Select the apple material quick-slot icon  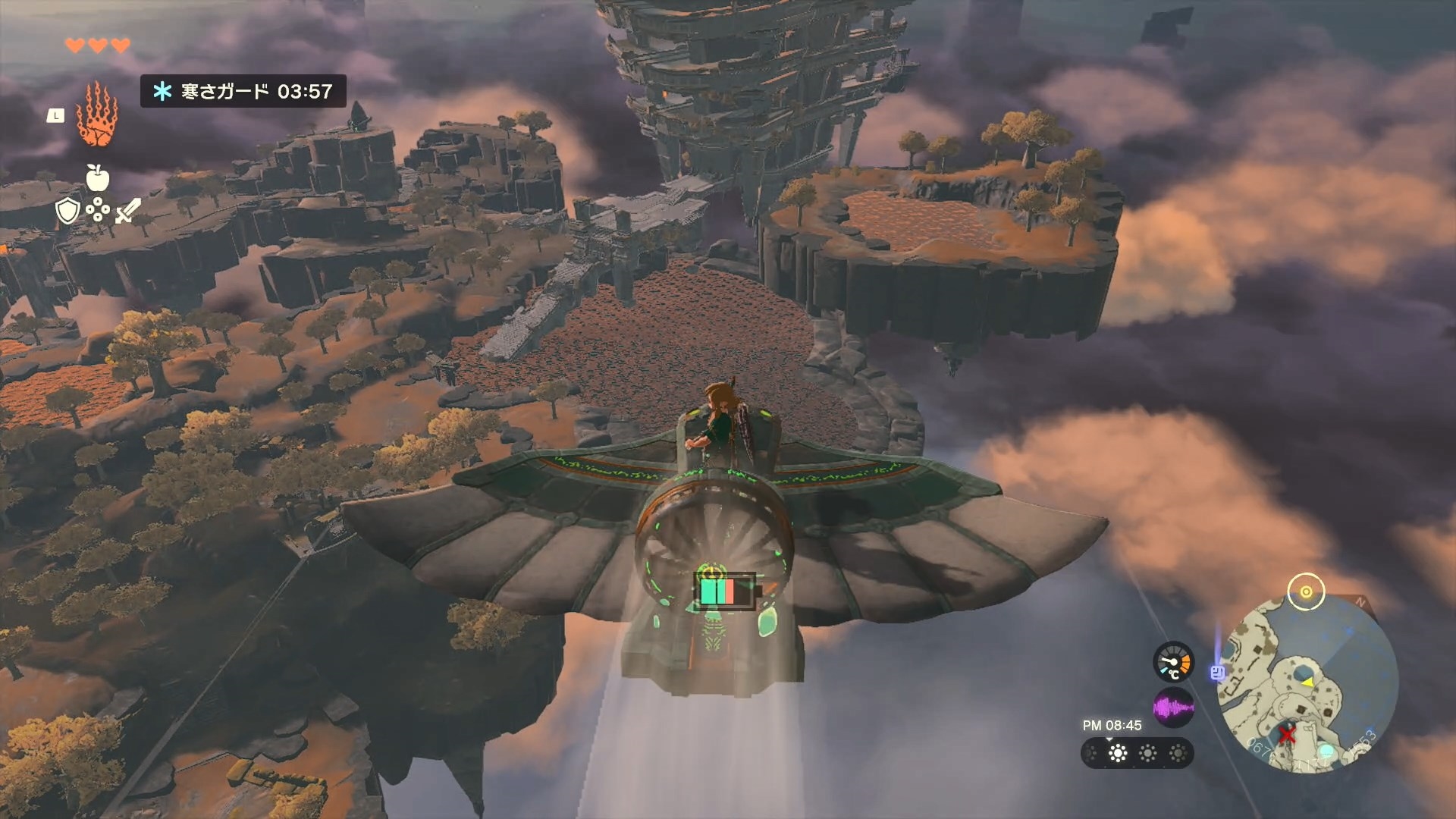98,178
